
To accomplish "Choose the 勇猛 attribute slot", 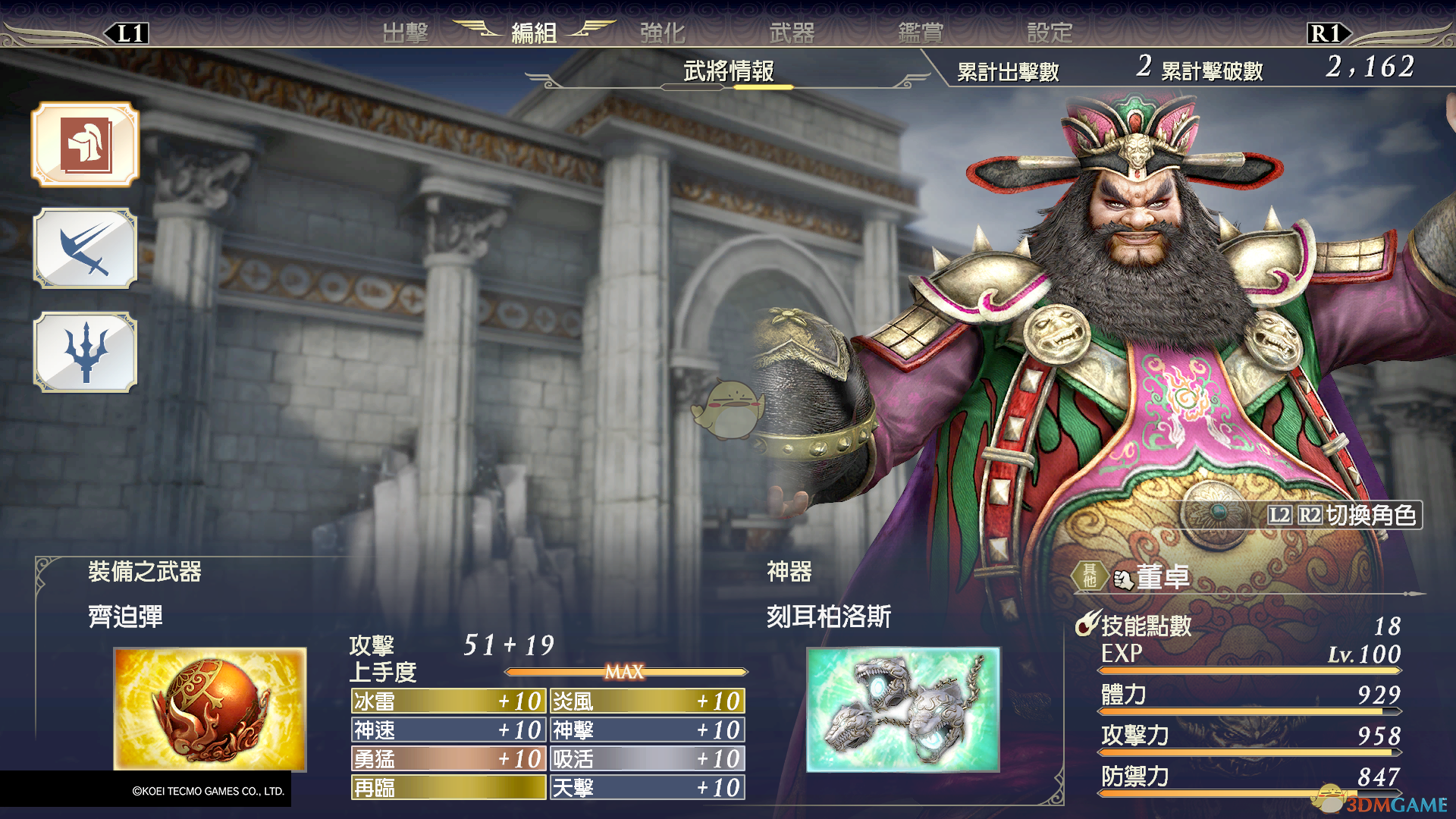I will pos(448,759).
